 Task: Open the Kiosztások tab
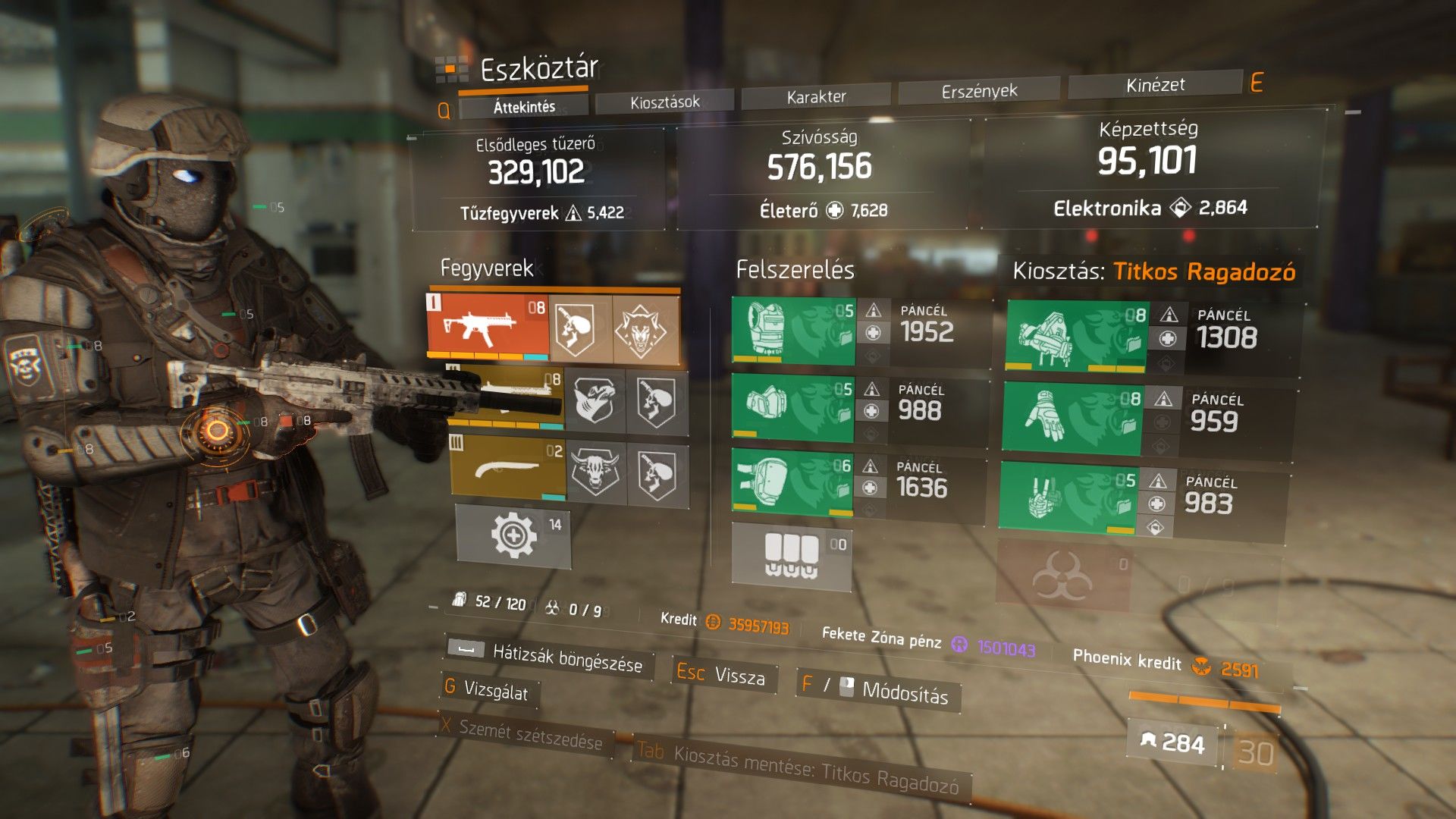pyautogui.click(x=664, y=102)
